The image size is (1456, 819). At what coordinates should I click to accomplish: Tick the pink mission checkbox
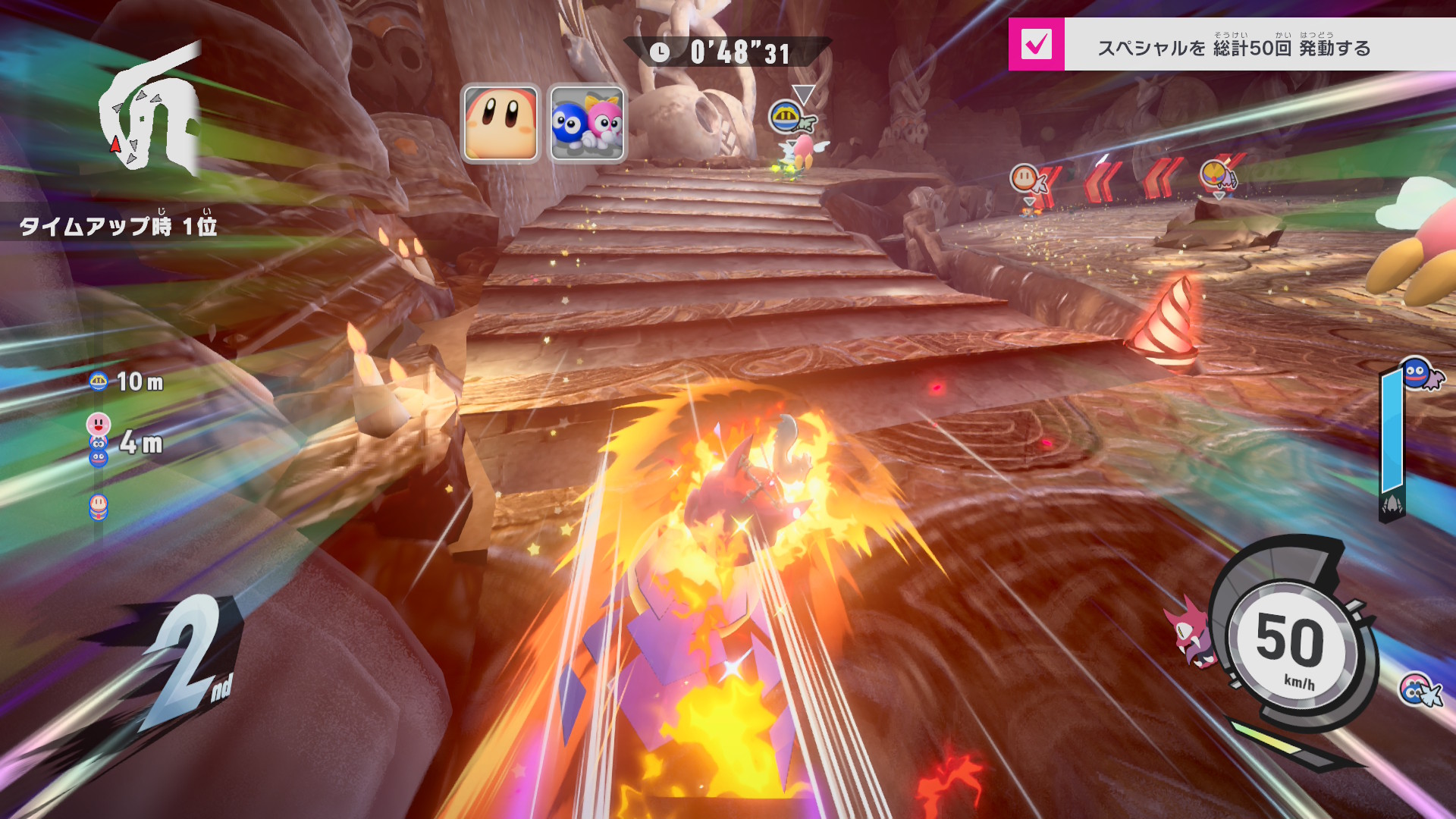(1036, 45)
